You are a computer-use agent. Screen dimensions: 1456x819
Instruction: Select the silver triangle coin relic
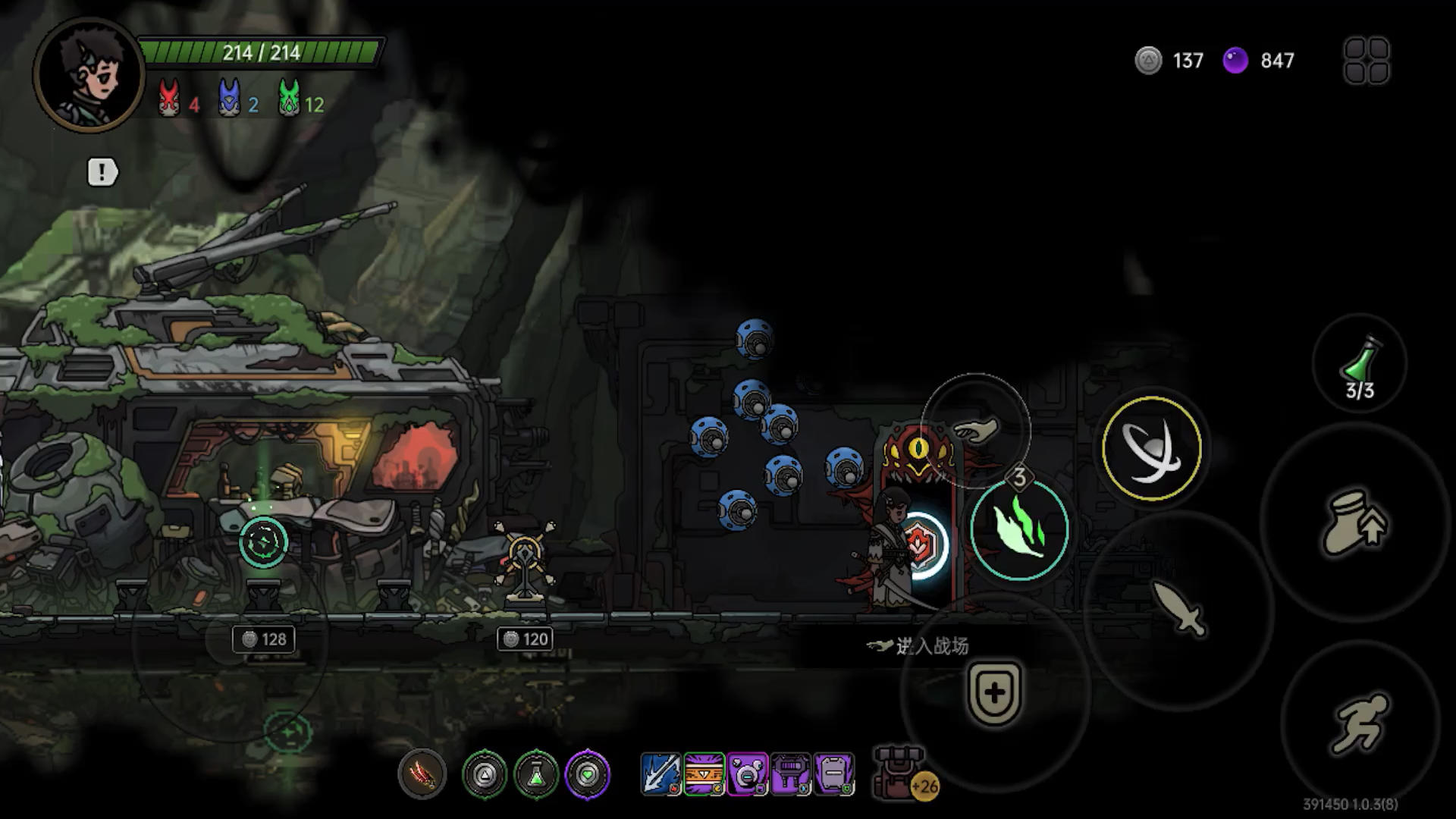click(485, 774)
